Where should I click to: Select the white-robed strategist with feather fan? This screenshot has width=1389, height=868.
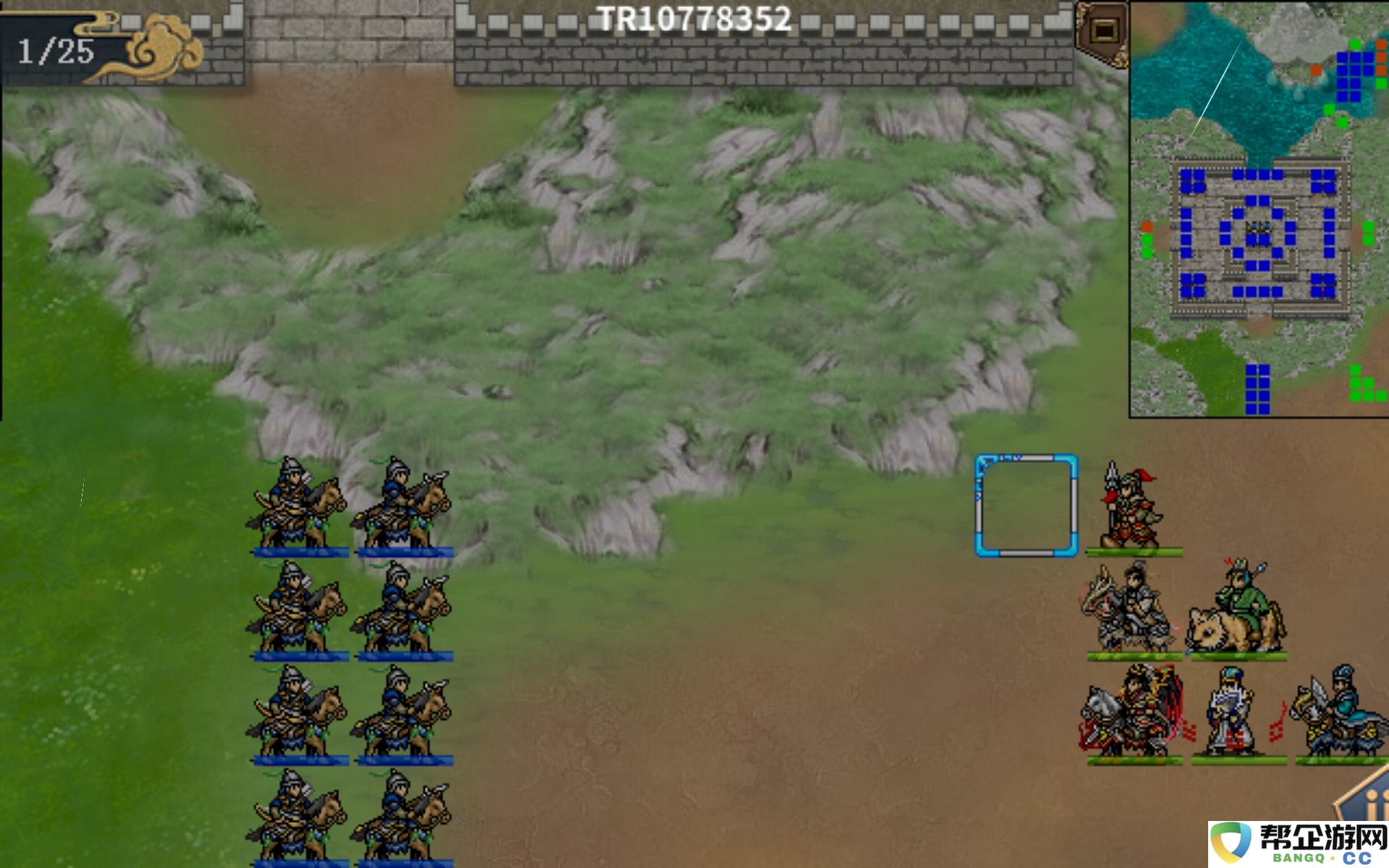(1236, 714)
